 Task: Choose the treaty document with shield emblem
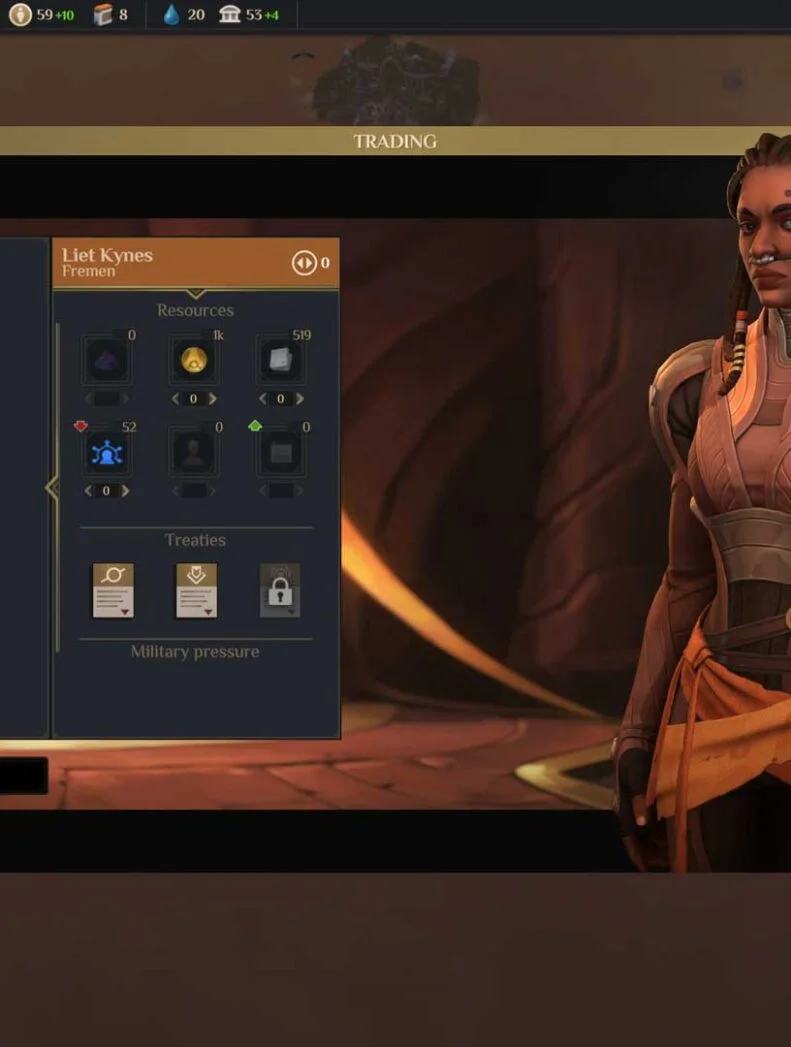(x=196, y=590)
